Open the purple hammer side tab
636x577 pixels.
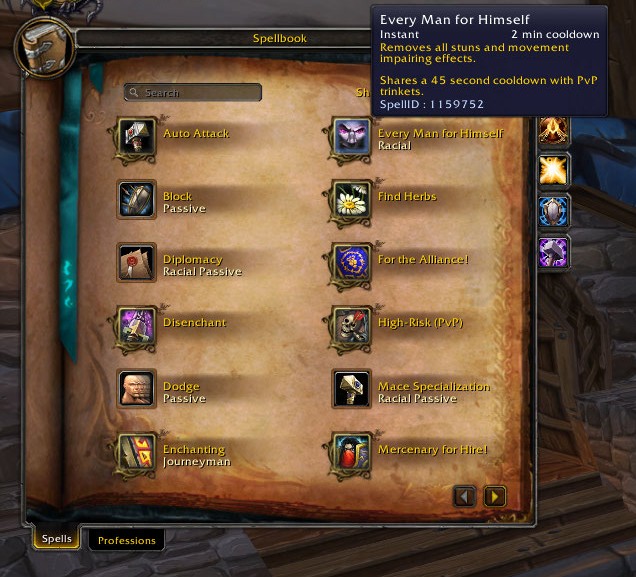point(553,252)
